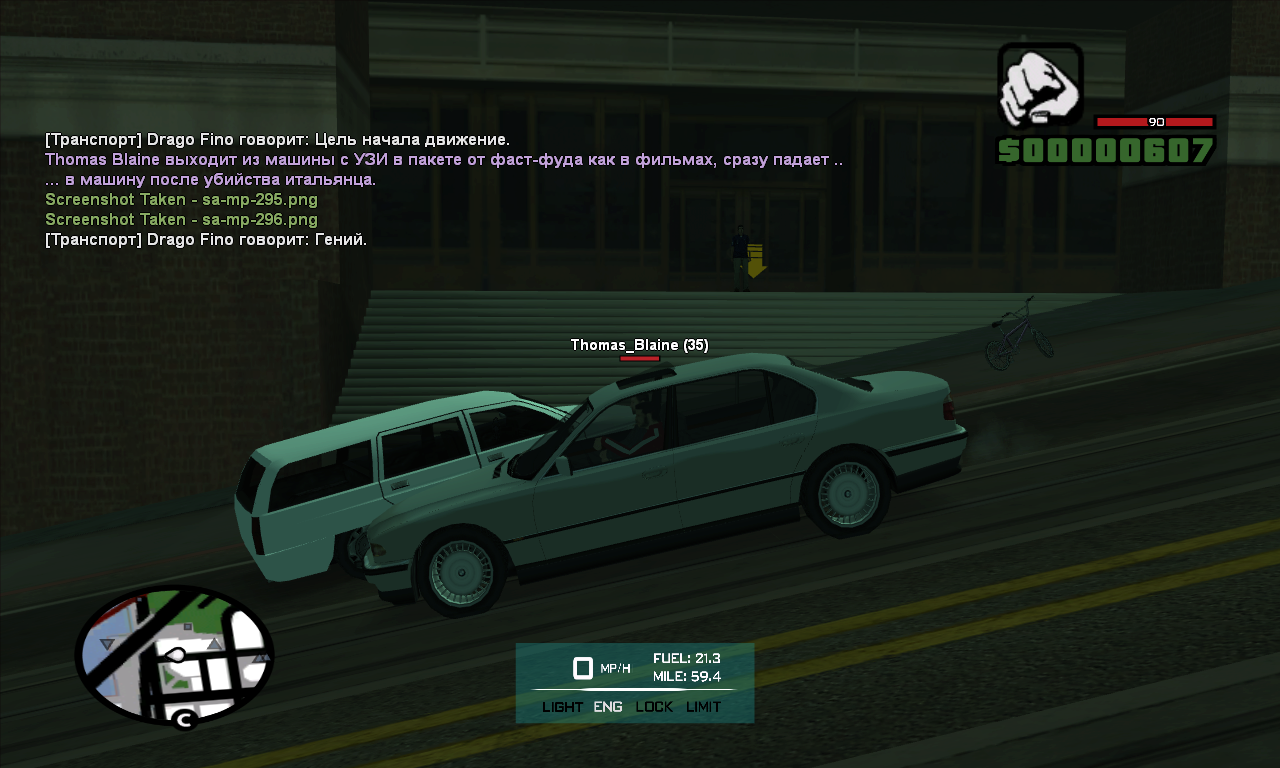Toggle the LIGHT indicator on the speedometer

click(562, 707)
